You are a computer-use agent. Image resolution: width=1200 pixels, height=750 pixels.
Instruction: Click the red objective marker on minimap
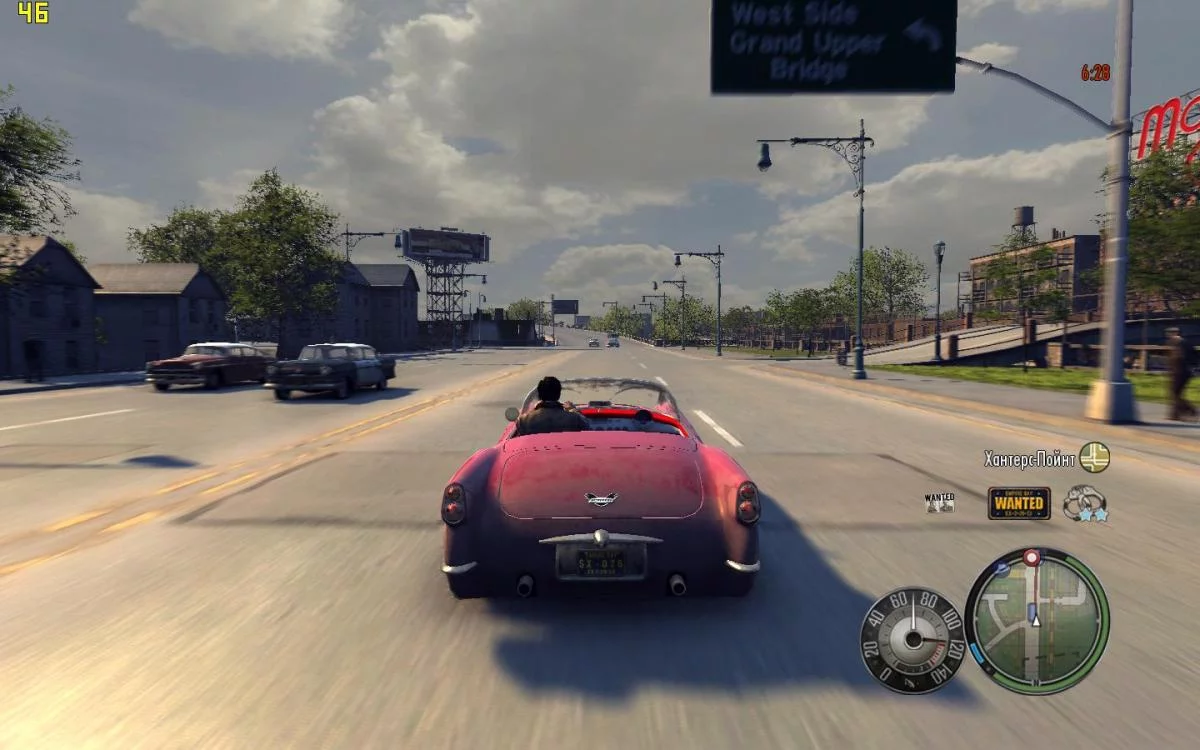click(1031, 557)
